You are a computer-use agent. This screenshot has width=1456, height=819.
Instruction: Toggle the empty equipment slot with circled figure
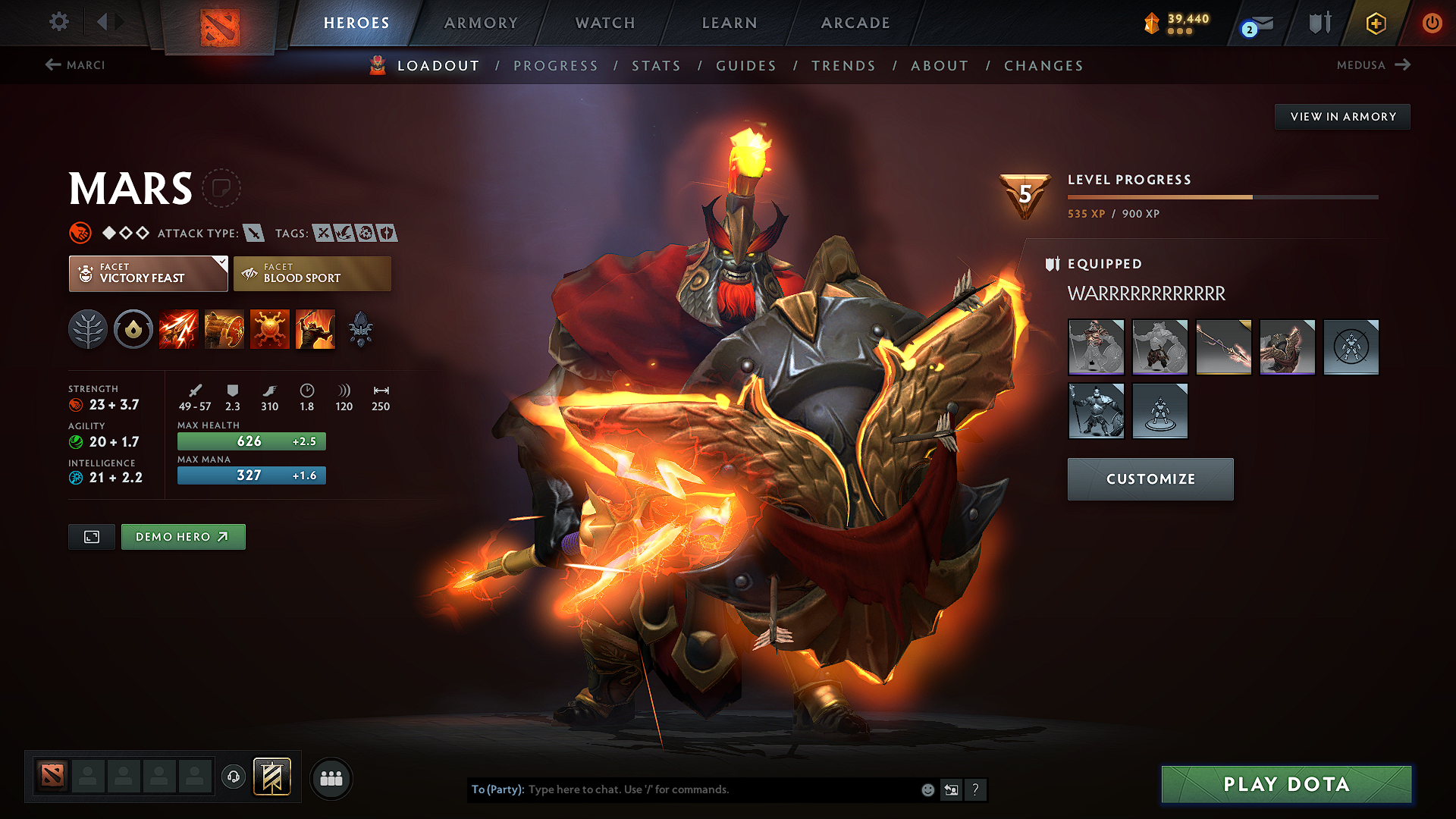point(1351,347)
